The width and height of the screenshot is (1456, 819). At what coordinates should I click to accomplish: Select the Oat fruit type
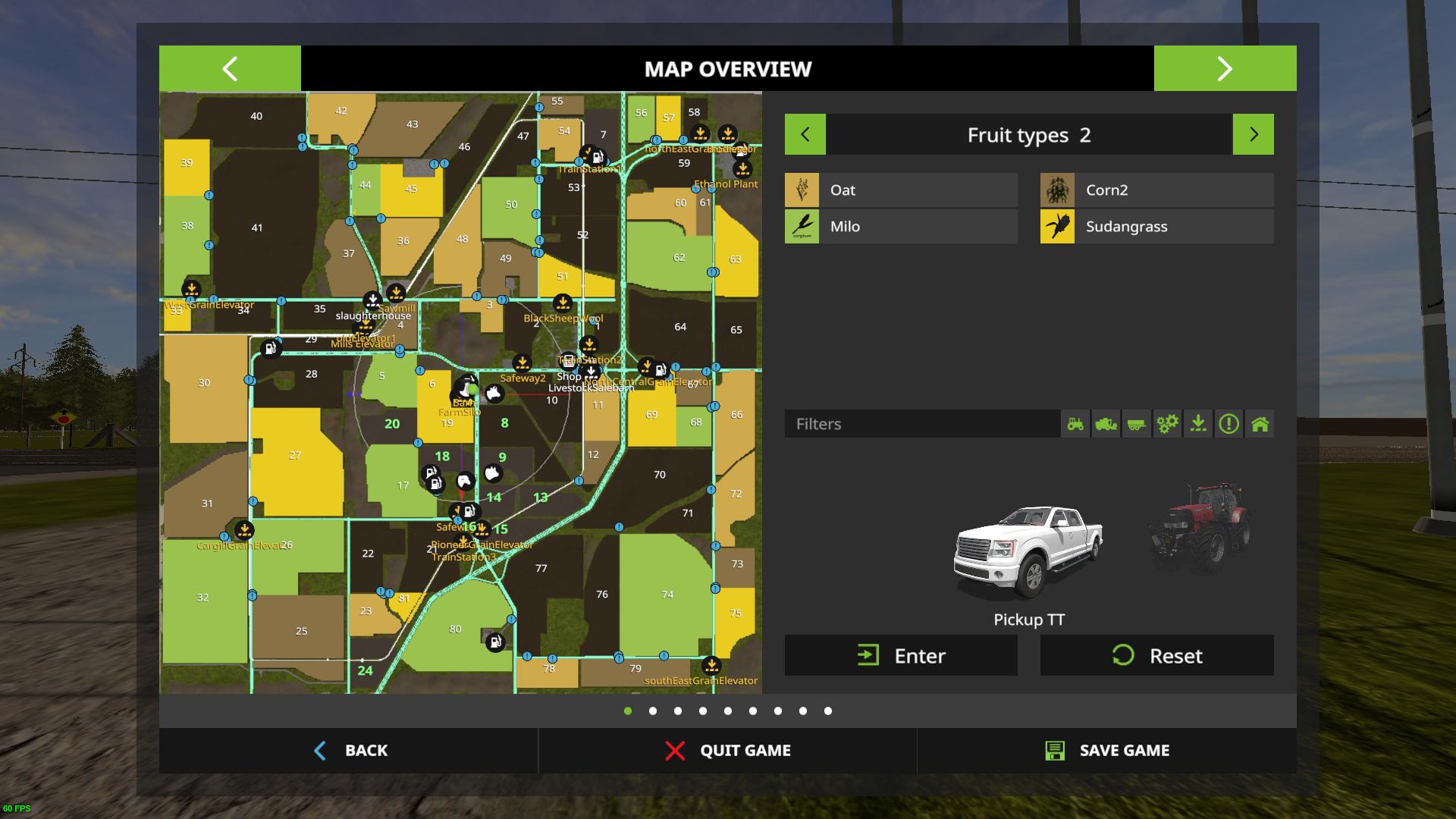click(901, 190)
